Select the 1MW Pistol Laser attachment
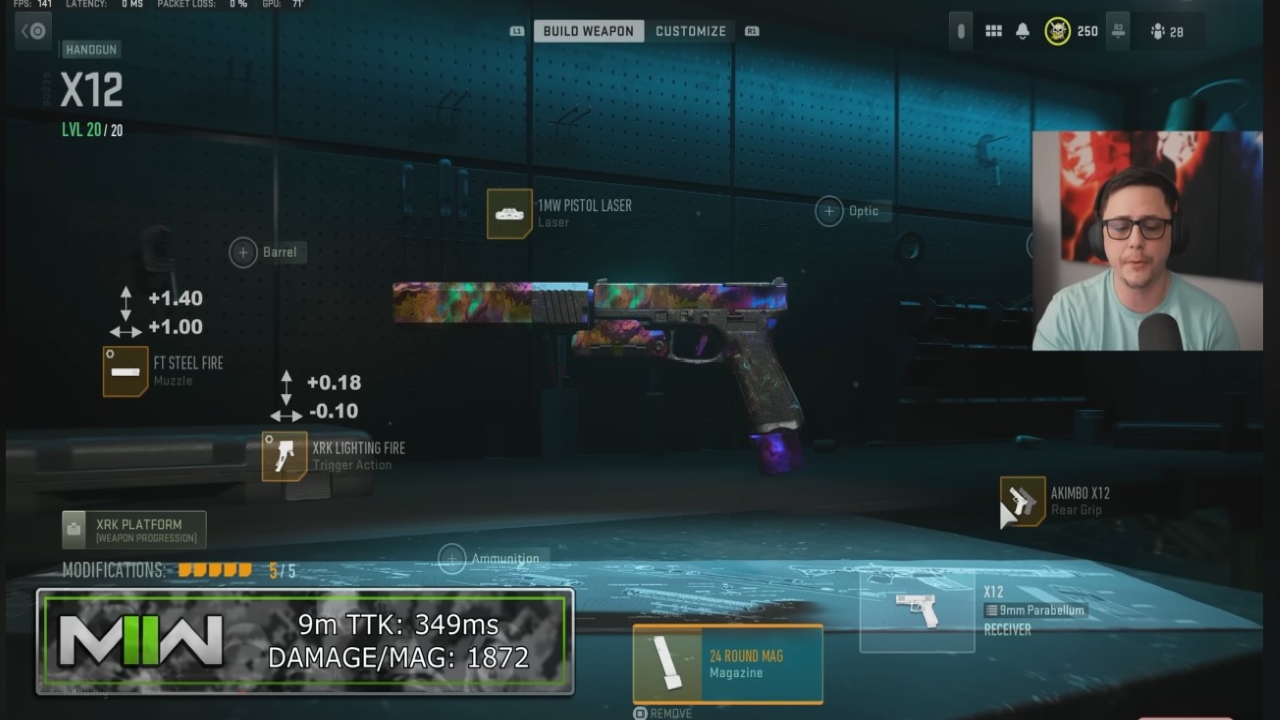The height and width of the screenshot is (720, 1280). [508, 213]
